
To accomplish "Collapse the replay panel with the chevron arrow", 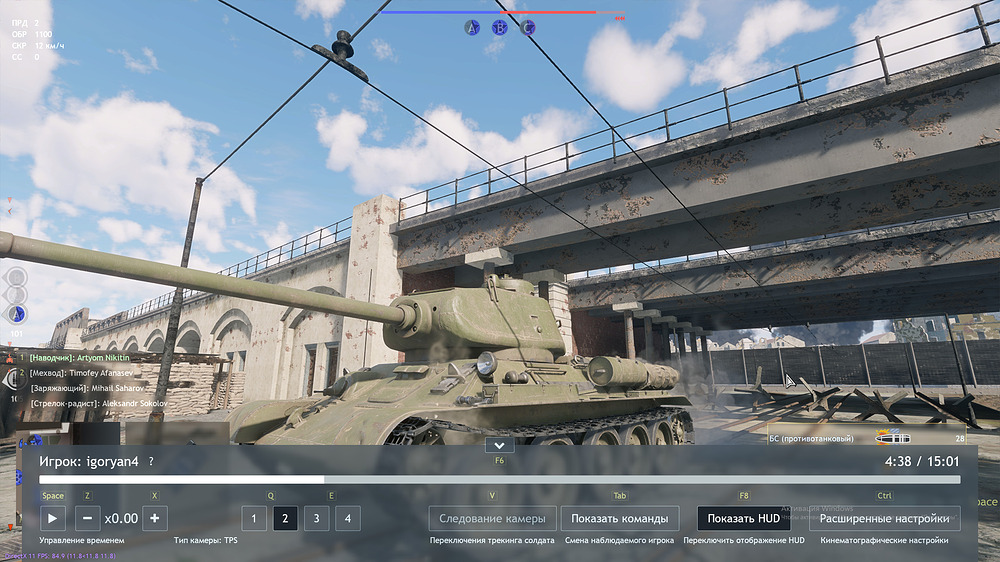I will coord(499,445).
